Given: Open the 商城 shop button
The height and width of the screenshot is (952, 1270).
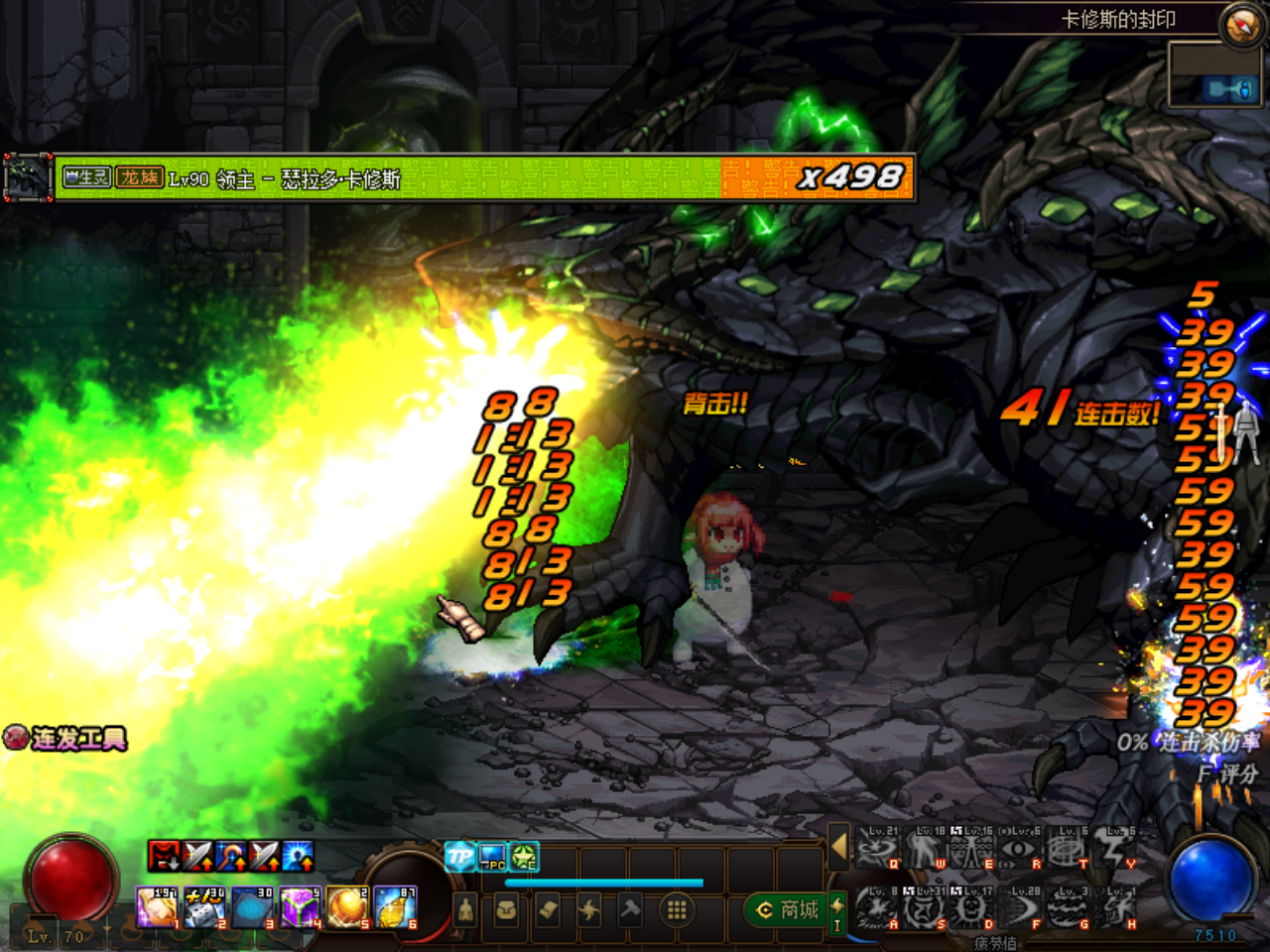Looking at the screenshot, I should [789, 909].
